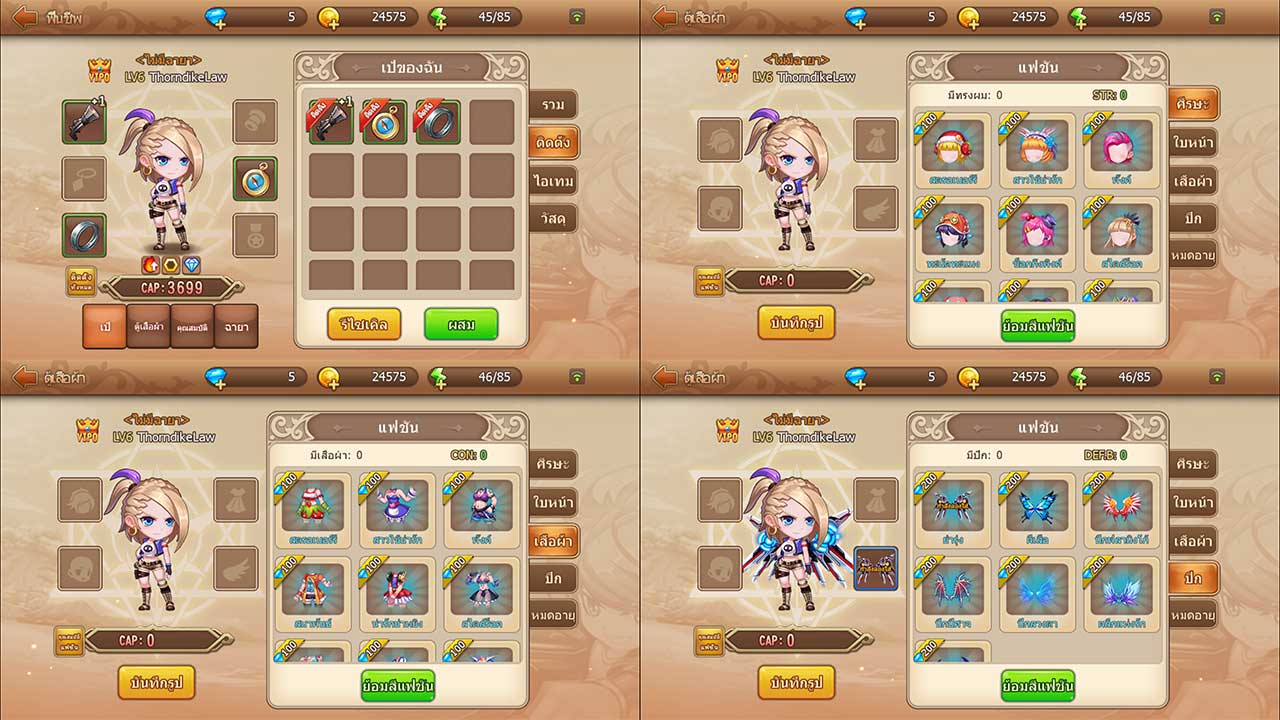Select the purple crystal wings
The image size is (1280, 720).
[x=1121, y=590]
